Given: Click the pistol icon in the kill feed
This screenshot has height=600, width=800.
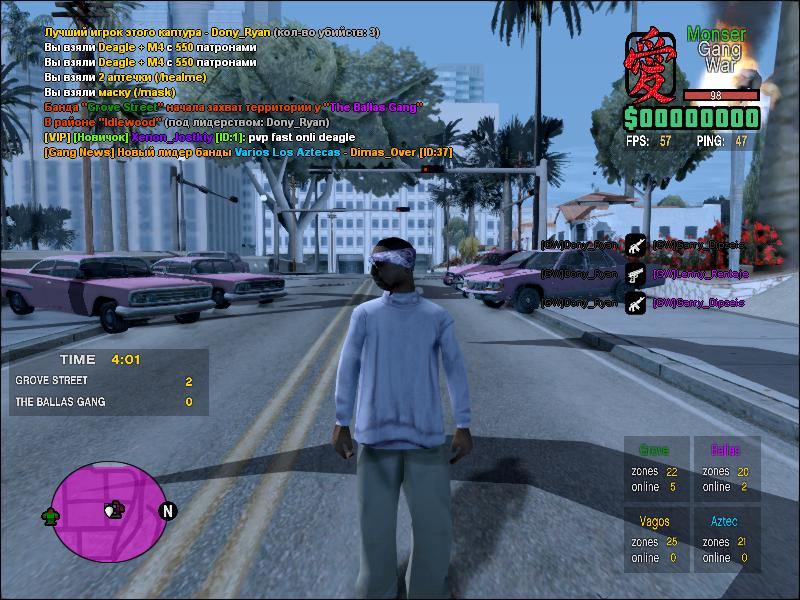Looking at the screenshot, I should 635,274.
